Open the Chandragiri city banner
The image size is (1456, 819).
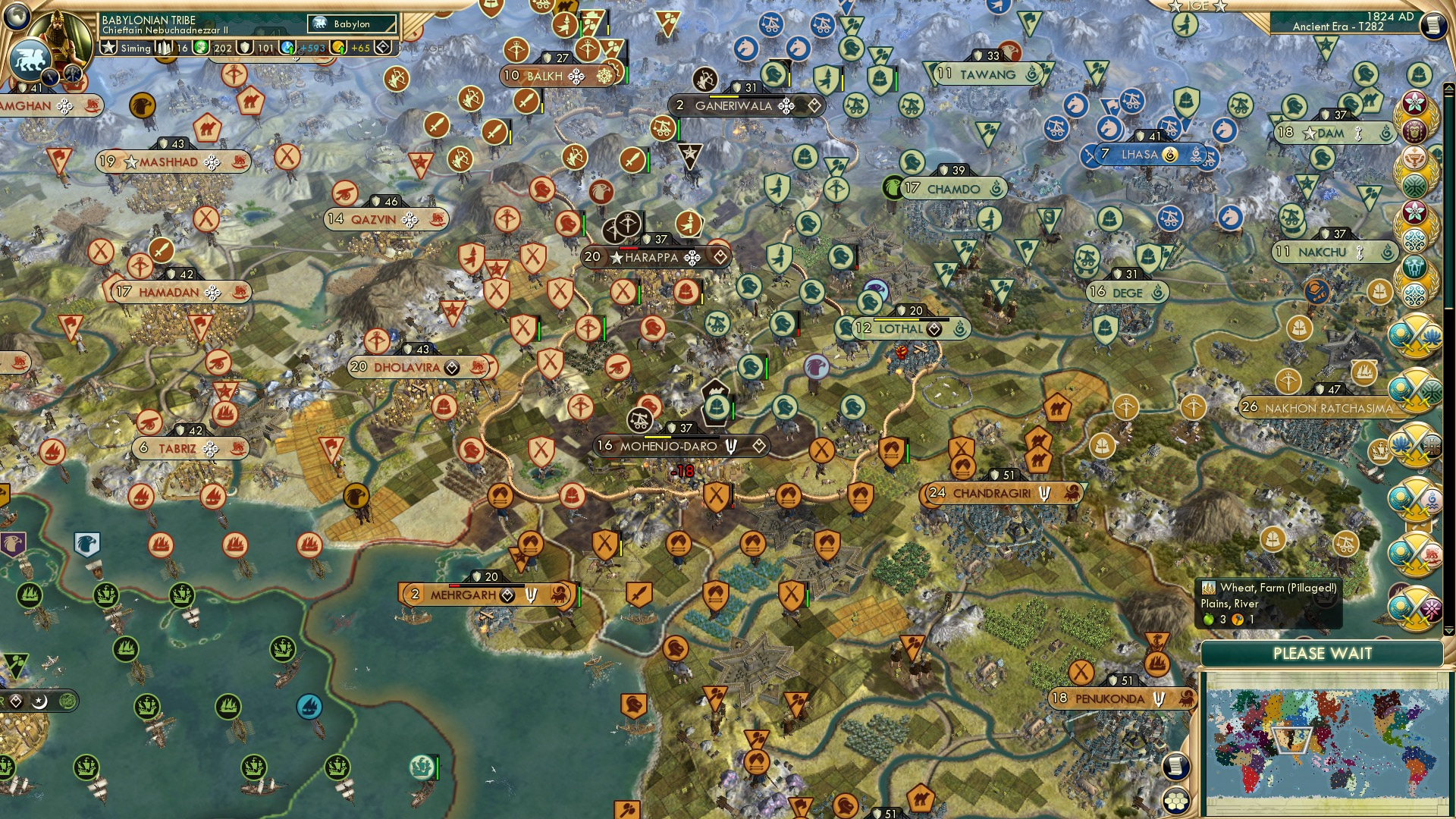click(991, 494)
